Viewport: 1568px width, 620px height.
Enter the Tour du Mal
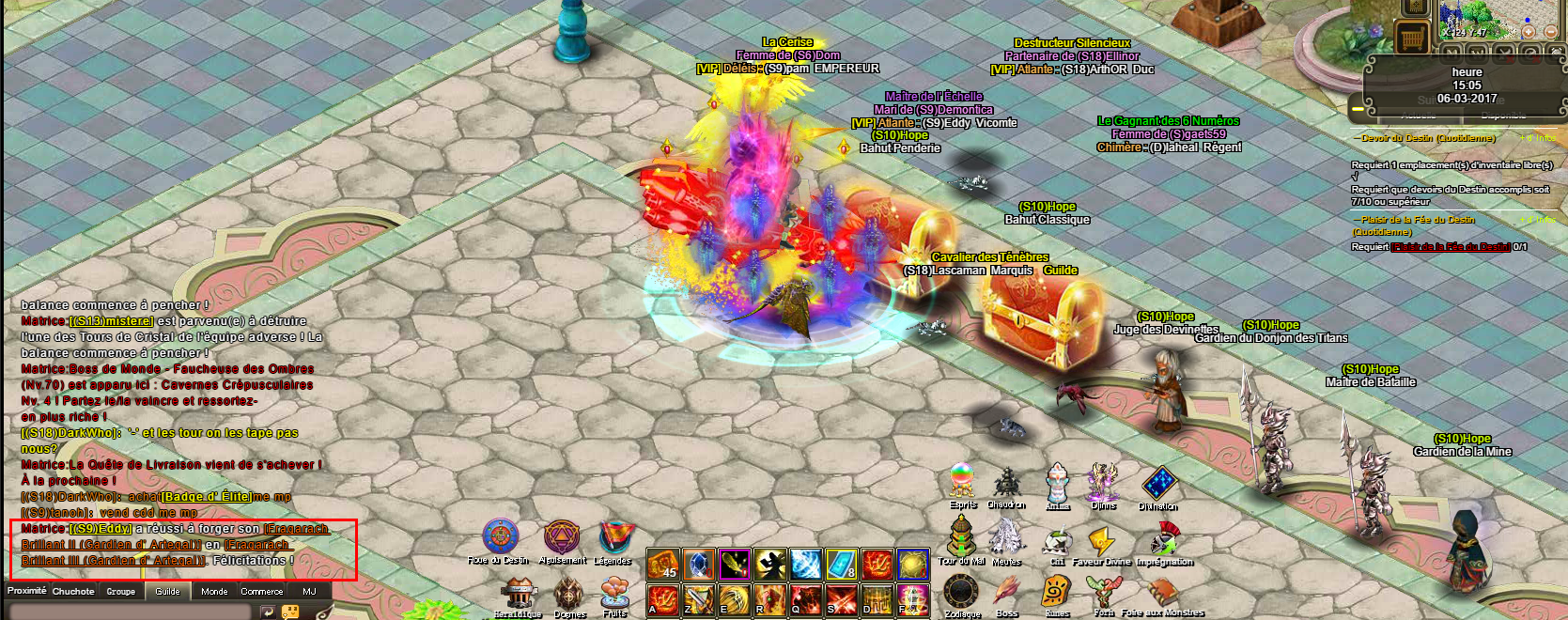[x=961, y=536]
